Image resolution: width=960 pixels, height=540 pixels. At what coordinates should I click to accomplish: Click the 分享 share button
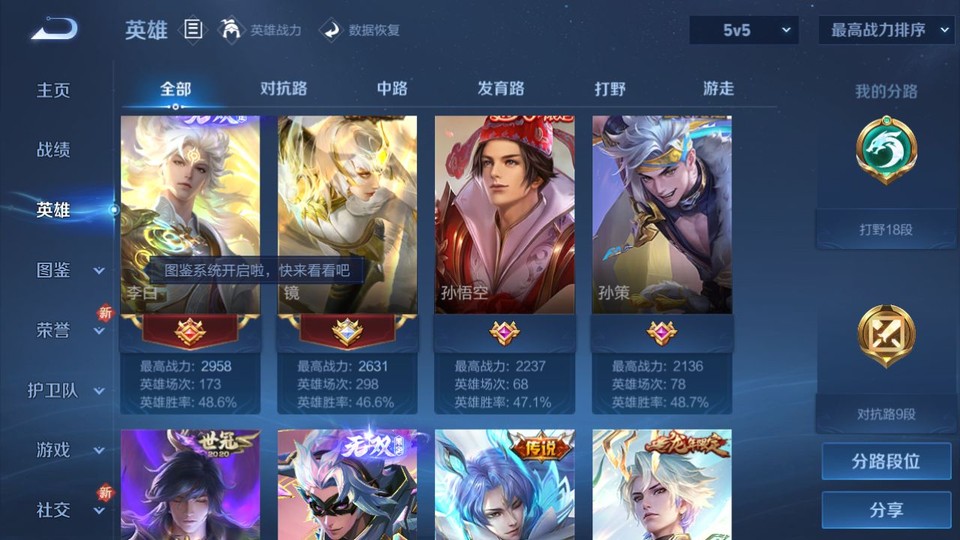(x=886, y=510)
